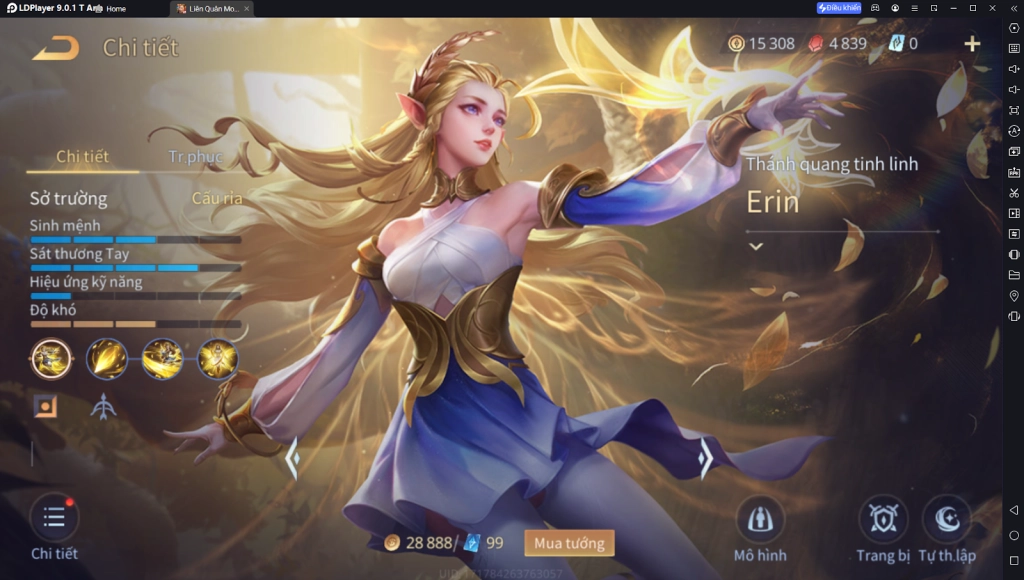This screenshot has height=580, width=1024.
Task: Select the Chi tiết tab
Action: pos(82,157)
